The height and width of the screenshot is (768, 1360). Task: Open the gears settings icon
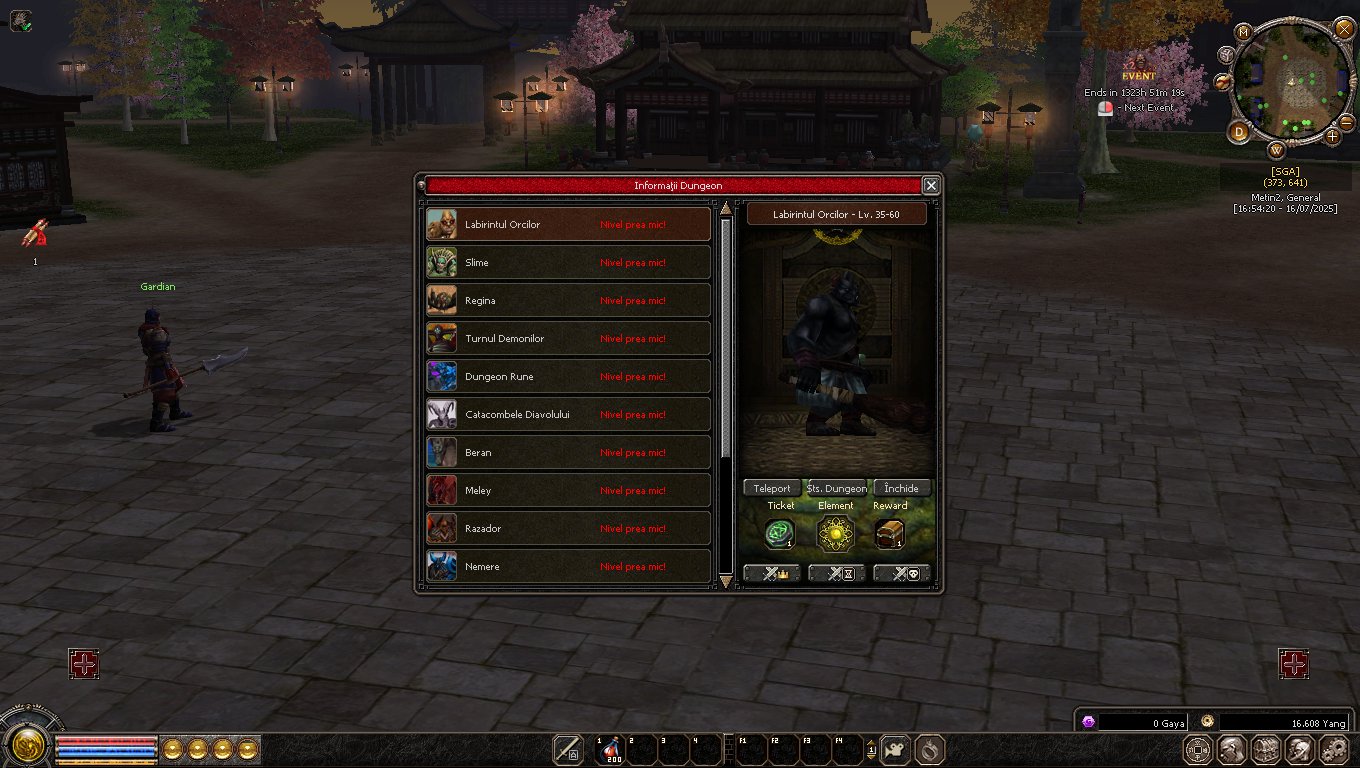click(1334, 749)
